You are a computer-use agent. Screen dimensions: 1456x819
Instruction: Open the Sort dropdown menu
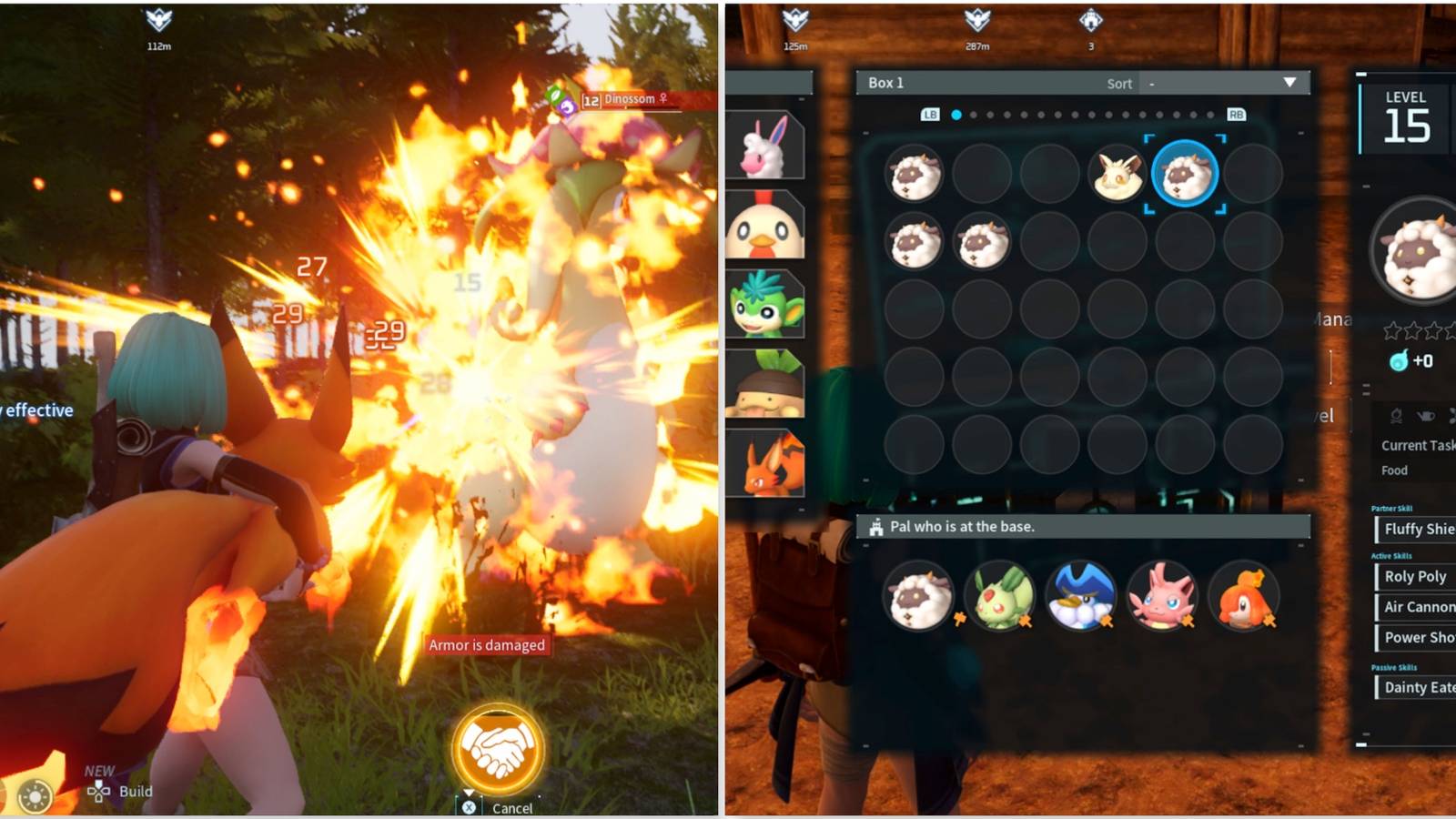point(1224,83)
